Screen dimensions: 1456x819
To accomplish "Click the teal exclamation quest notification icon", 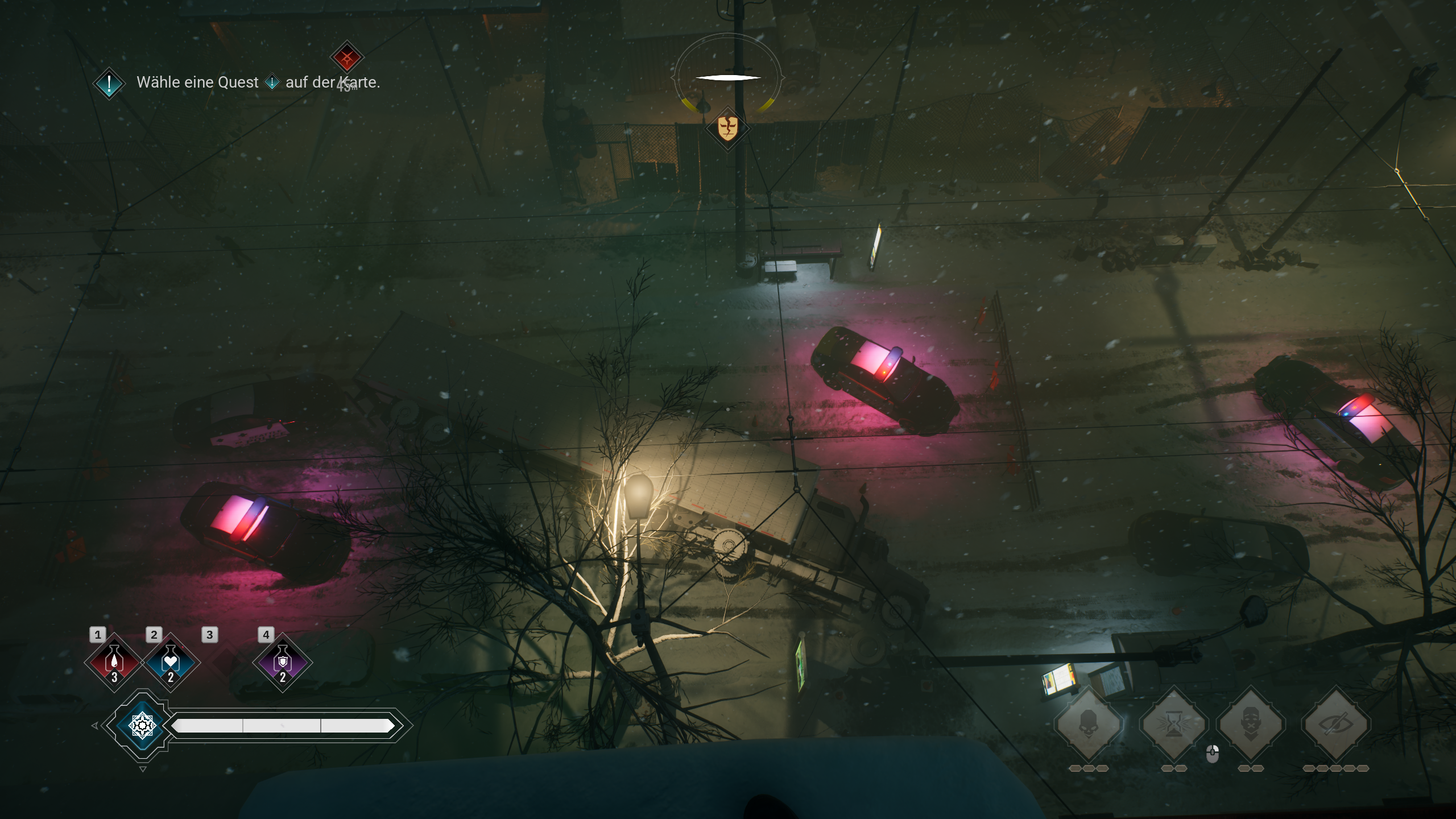I will coord(108,83).
